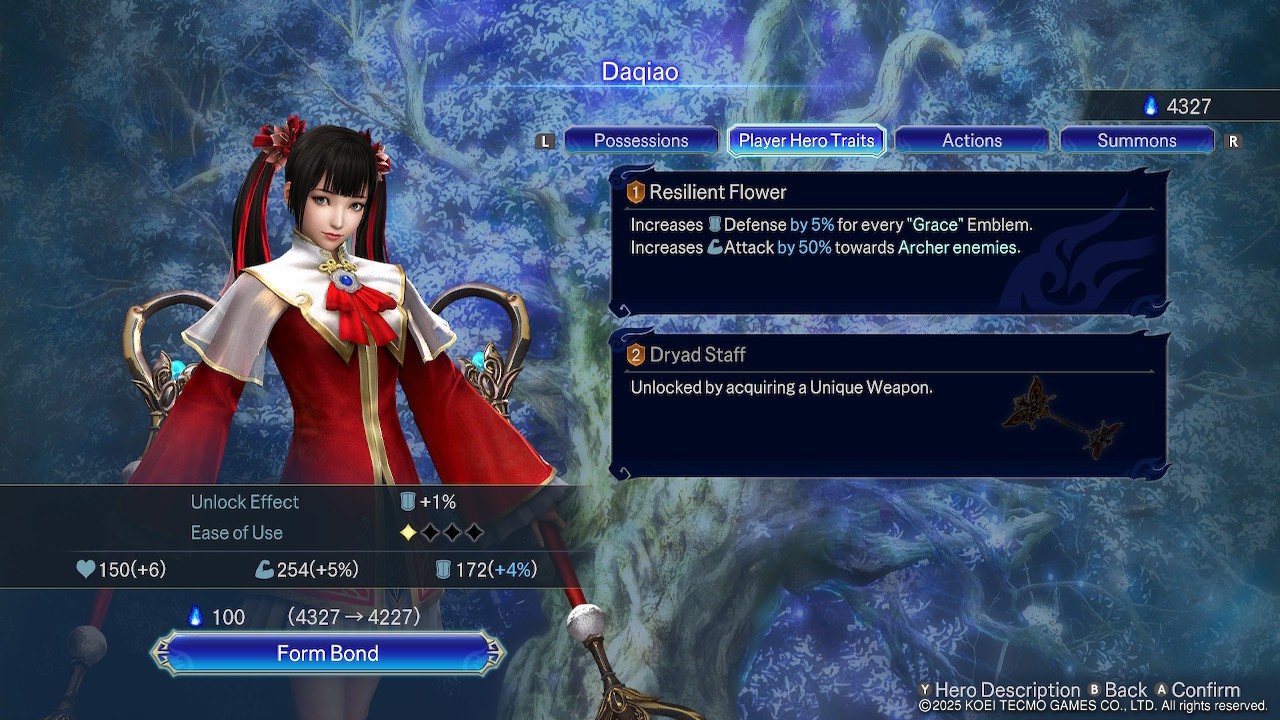Open the Actions tab
This screenshot has height=720, width=1280.
click(x=971, y=141)
